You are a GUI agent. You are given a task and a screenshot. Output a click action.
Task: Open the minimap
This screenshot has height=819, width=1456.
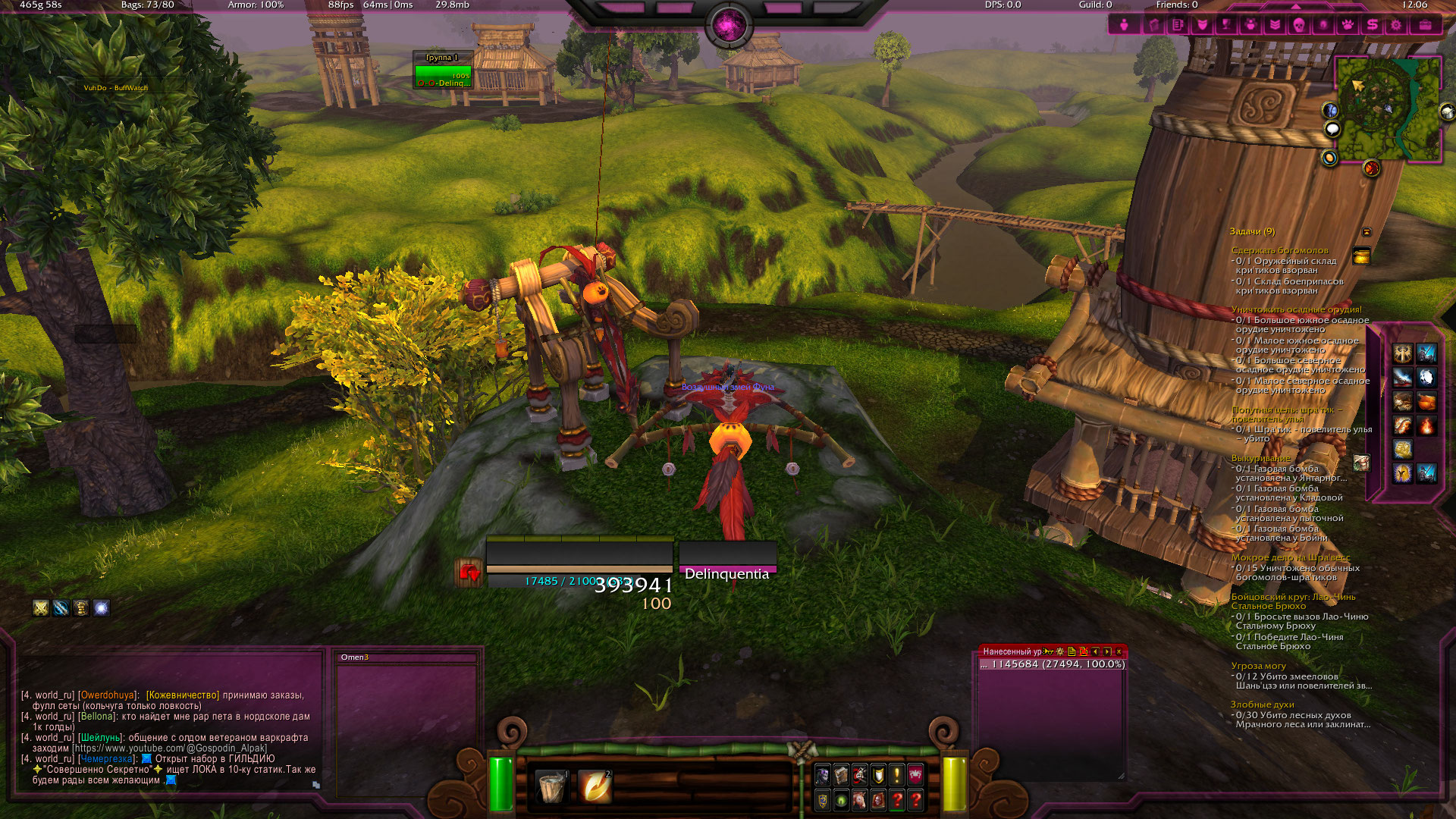pos(1388,108)
